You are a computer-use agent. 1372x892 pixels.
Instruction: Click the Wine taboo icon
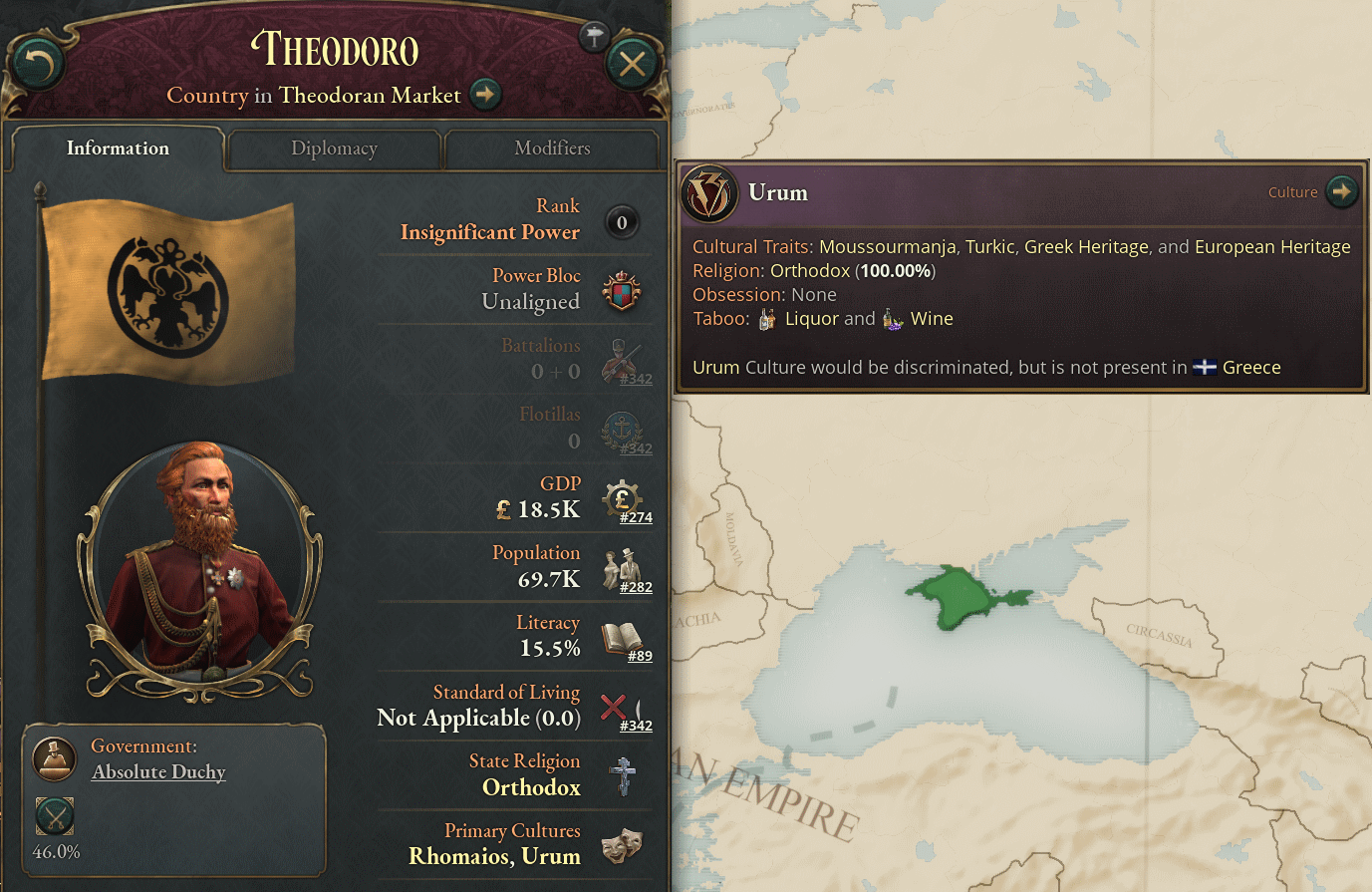892,317
